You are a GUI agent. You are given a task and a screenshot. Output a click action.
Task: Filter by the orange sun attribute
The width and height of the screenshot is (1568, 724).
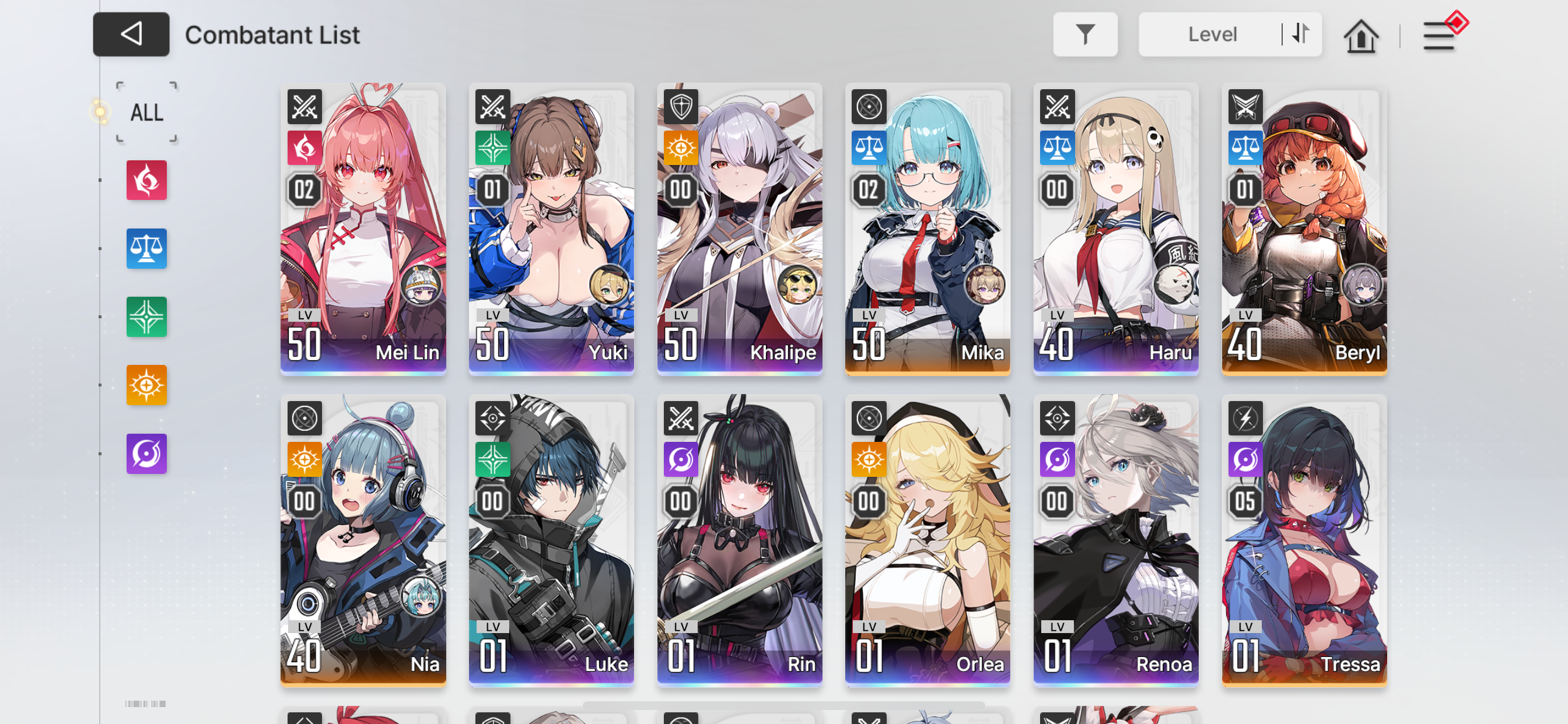click(x=146, y=385)
